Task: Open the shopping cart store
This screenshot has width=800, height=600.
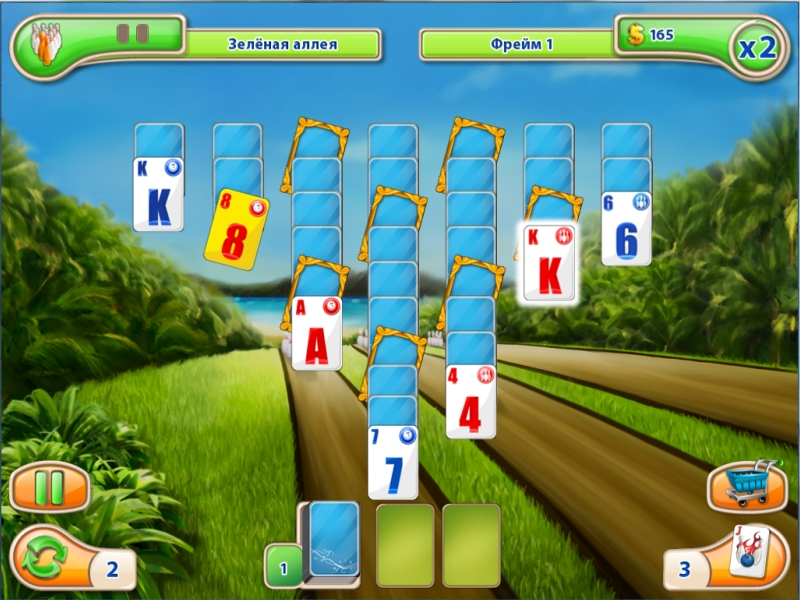Action: click(x=746, y=486)
